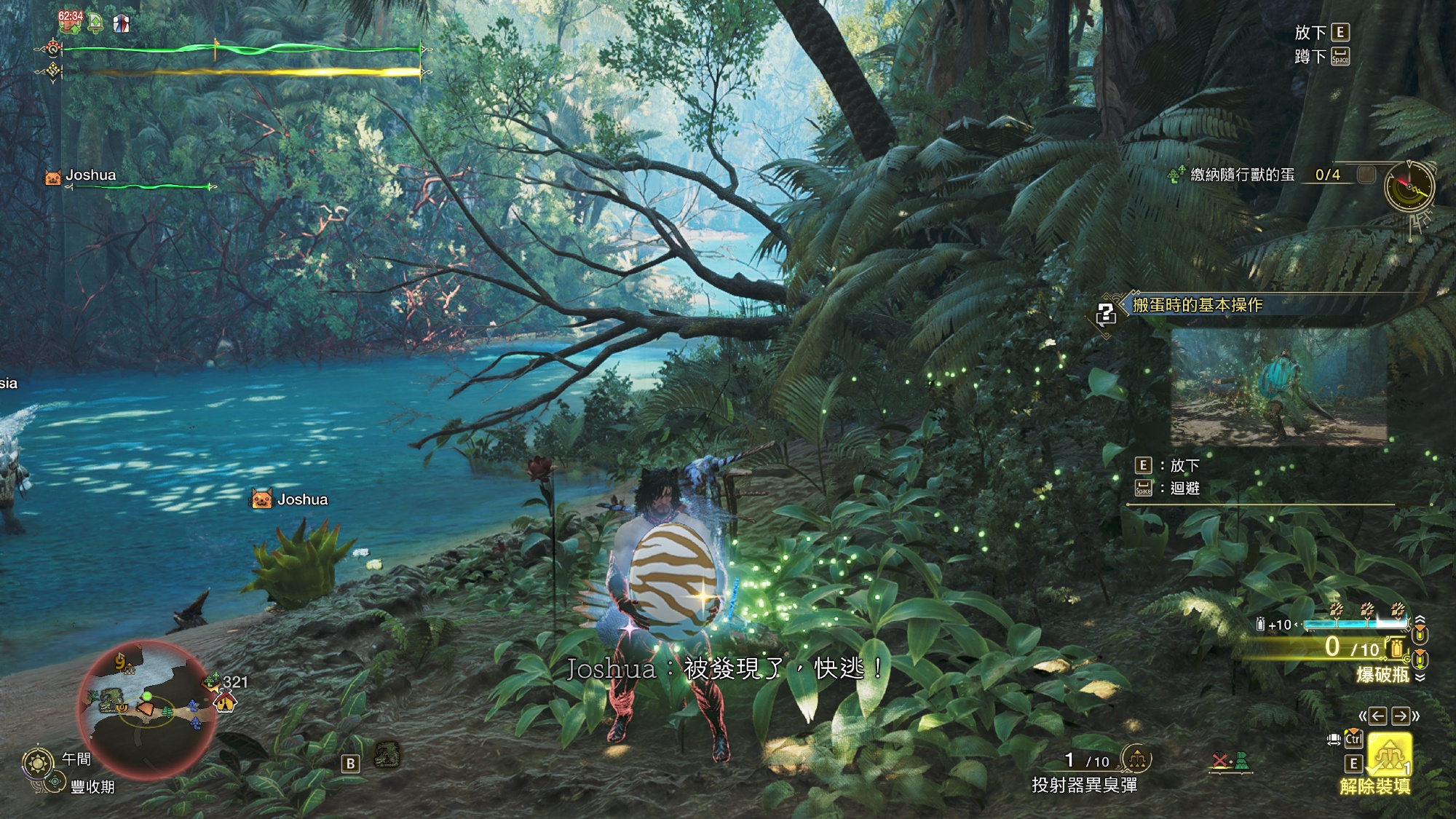Select the green monster icon near bottom bar
1456x819 pixels.
[387, 755]
